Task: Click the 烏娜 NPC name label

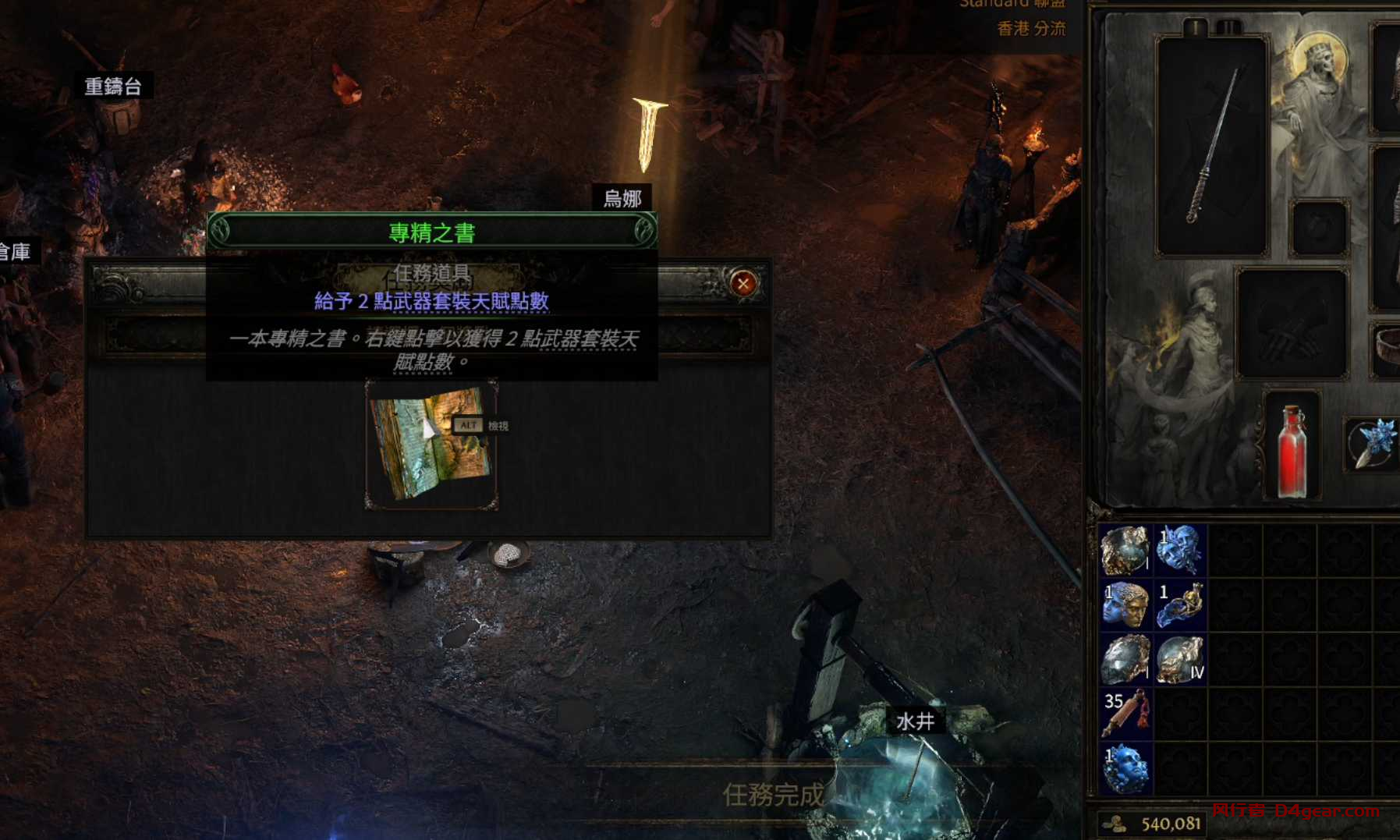Action: [x=622, y=199]
